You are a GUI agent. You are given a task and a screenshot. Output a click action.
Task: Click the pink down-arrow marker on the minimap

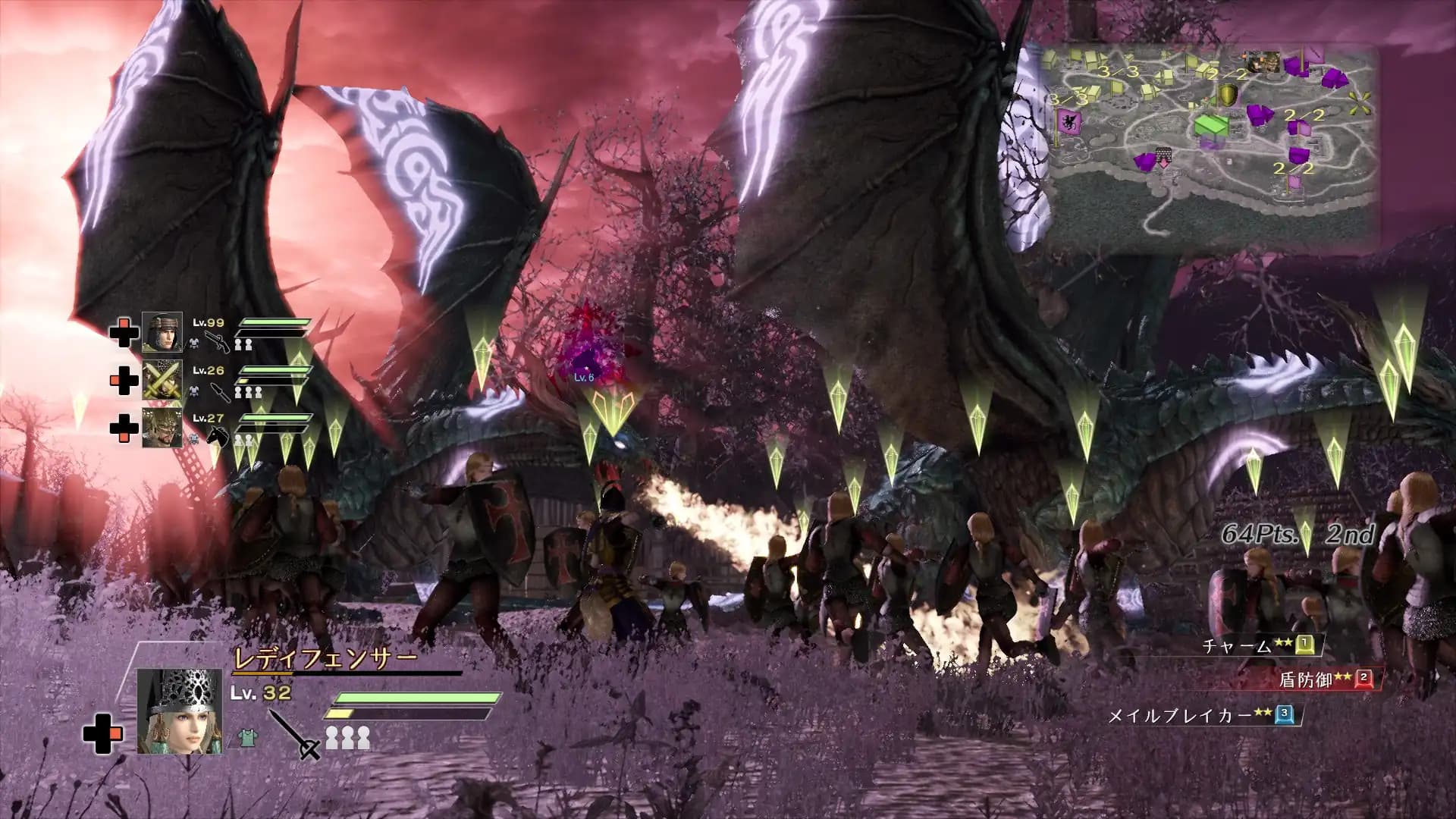[x=1163, y=164]
